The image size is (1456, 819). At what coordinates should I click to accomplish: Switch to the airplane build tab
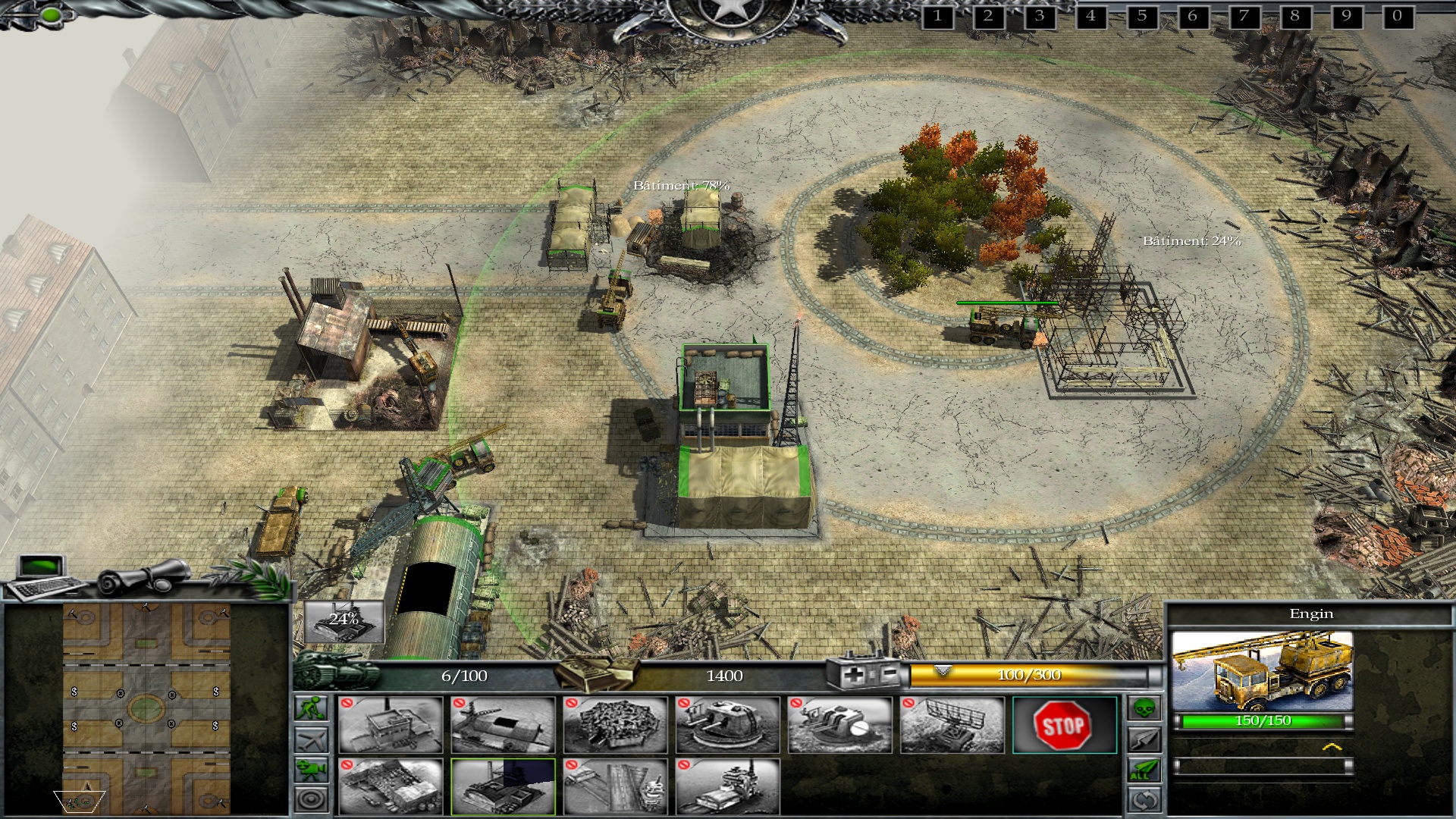[312, 739]
